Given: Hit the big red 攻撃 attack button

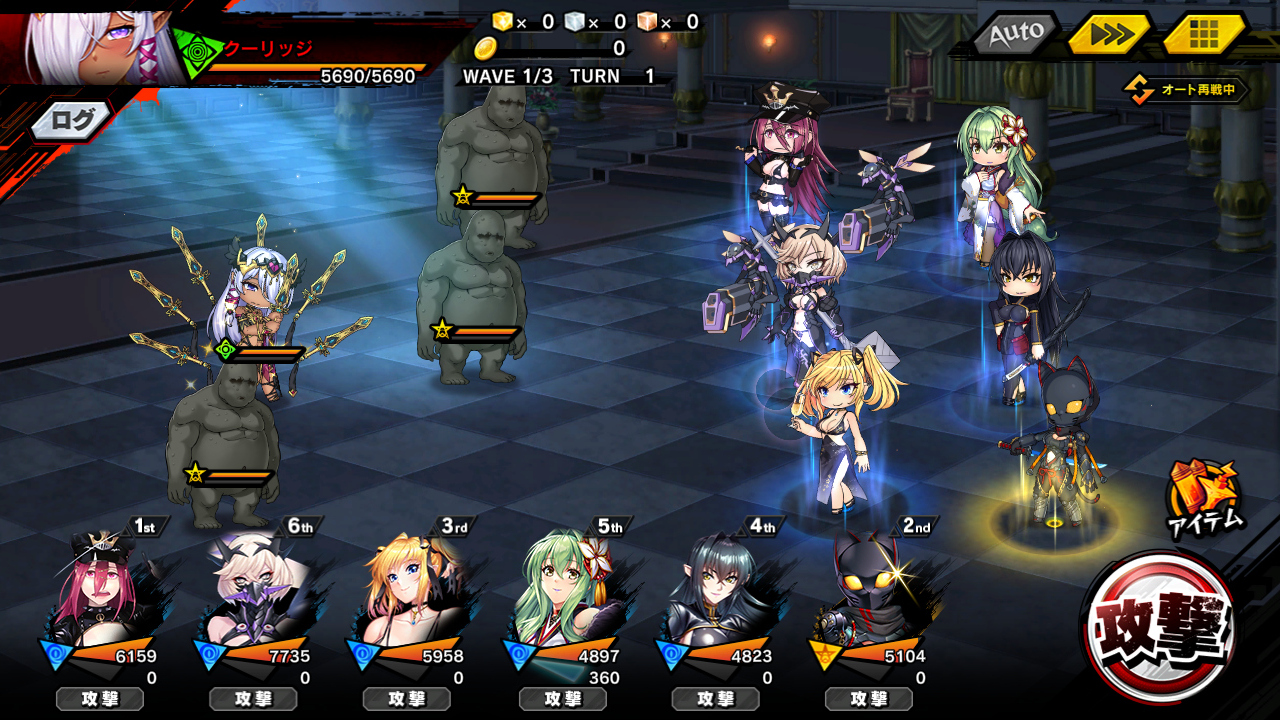Looking at the screenshot, I should click(x=1160, y=626).
